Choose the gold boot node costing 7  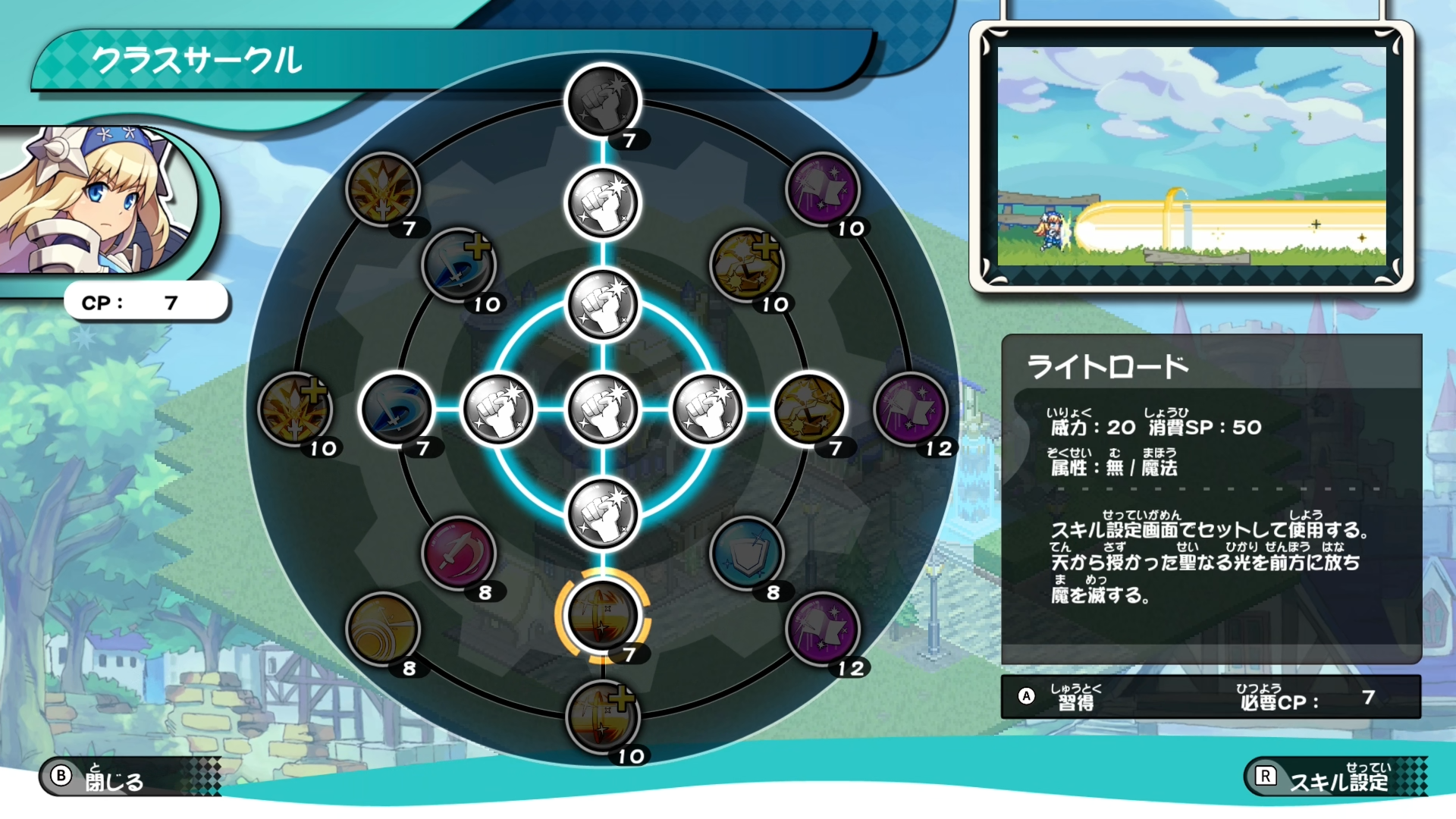tap(808, 409)
